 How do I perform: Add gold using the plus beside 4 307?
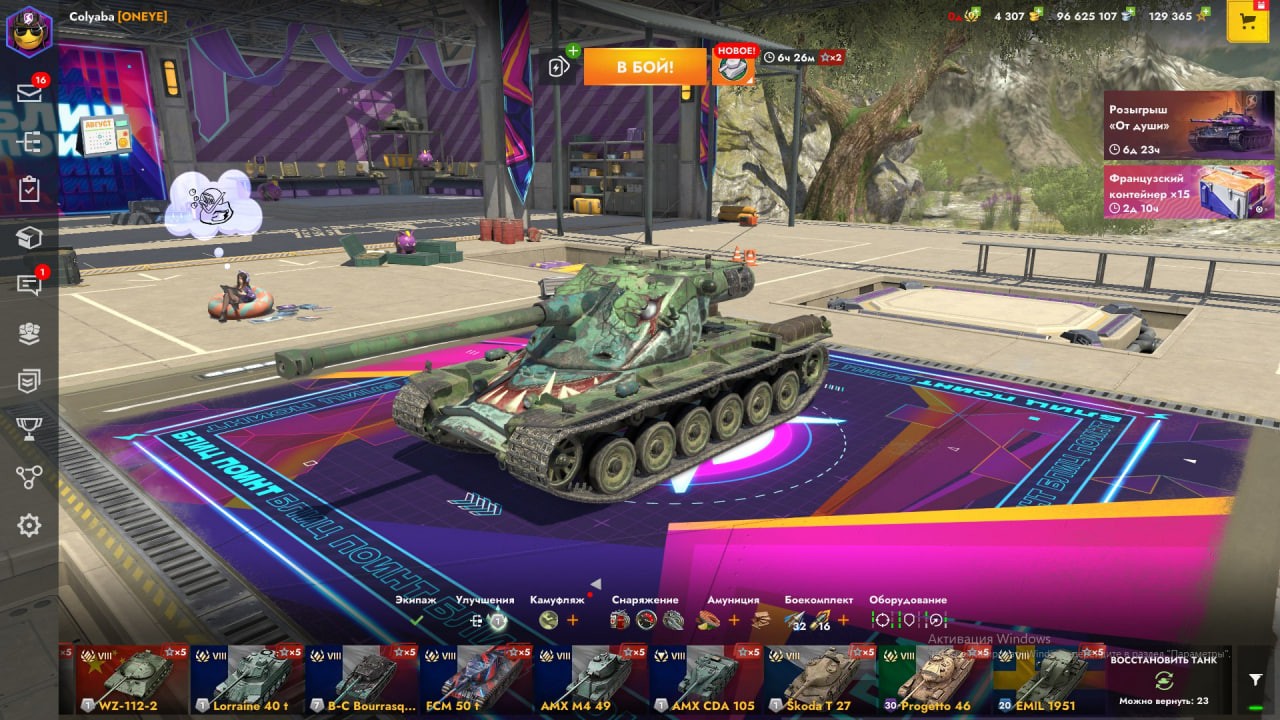(1036, 15)
